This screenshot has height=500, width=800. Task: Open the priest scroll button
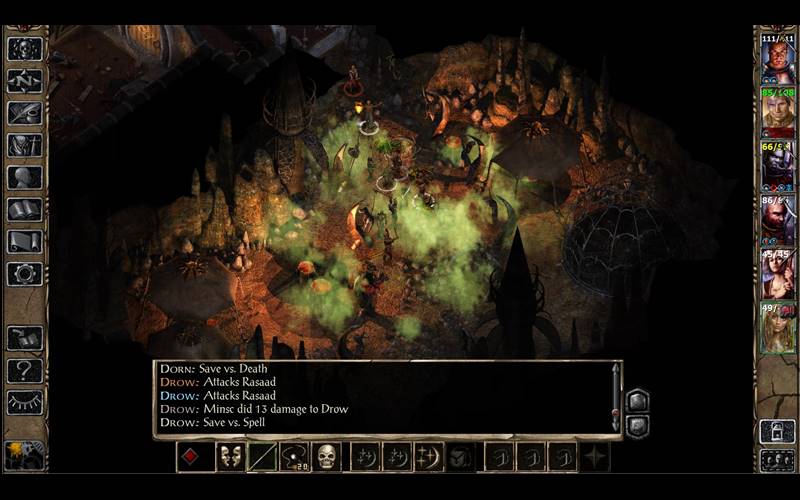click(25, 242)
